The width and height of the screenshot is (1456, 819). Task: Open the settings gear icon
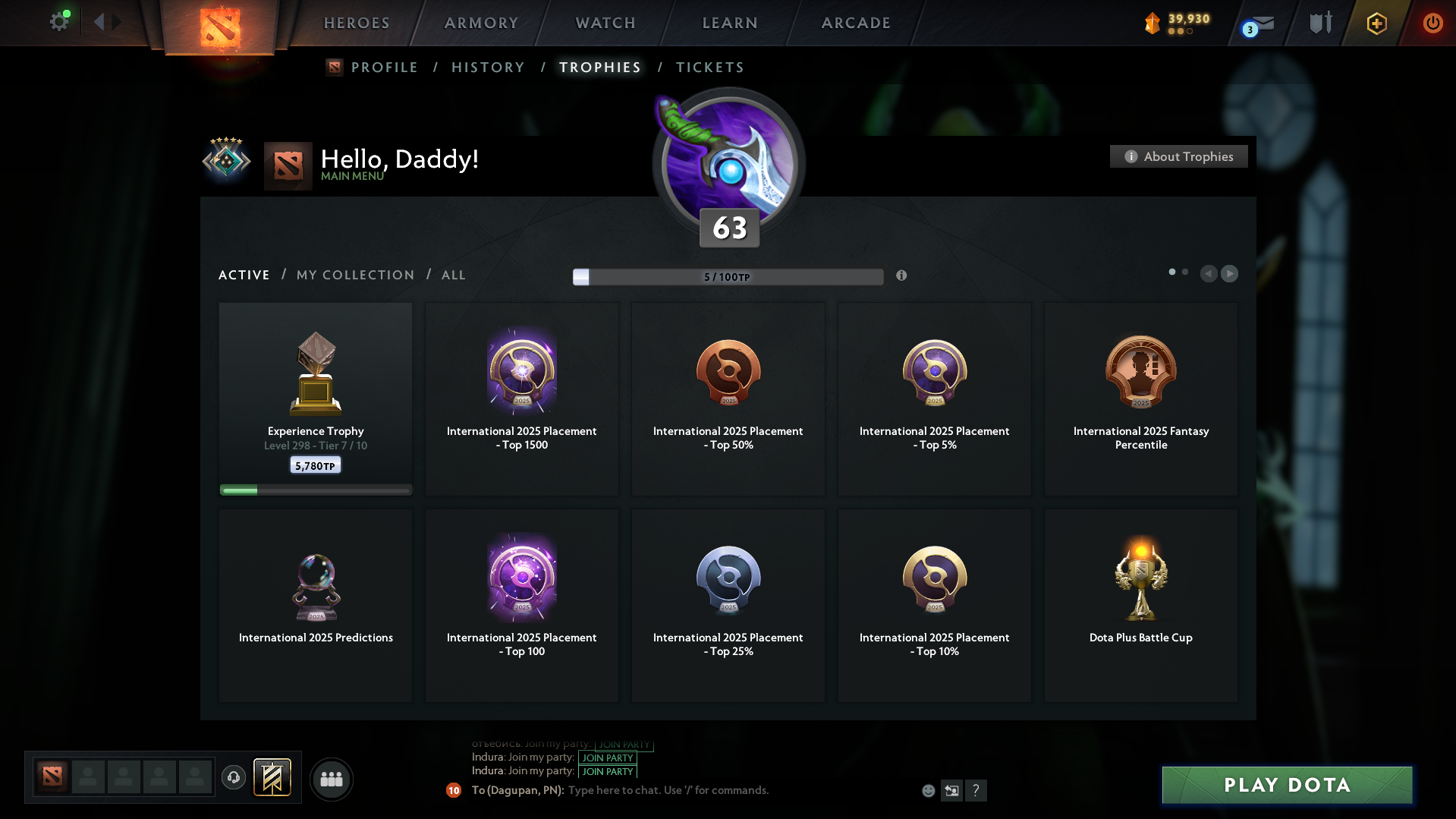58,21
